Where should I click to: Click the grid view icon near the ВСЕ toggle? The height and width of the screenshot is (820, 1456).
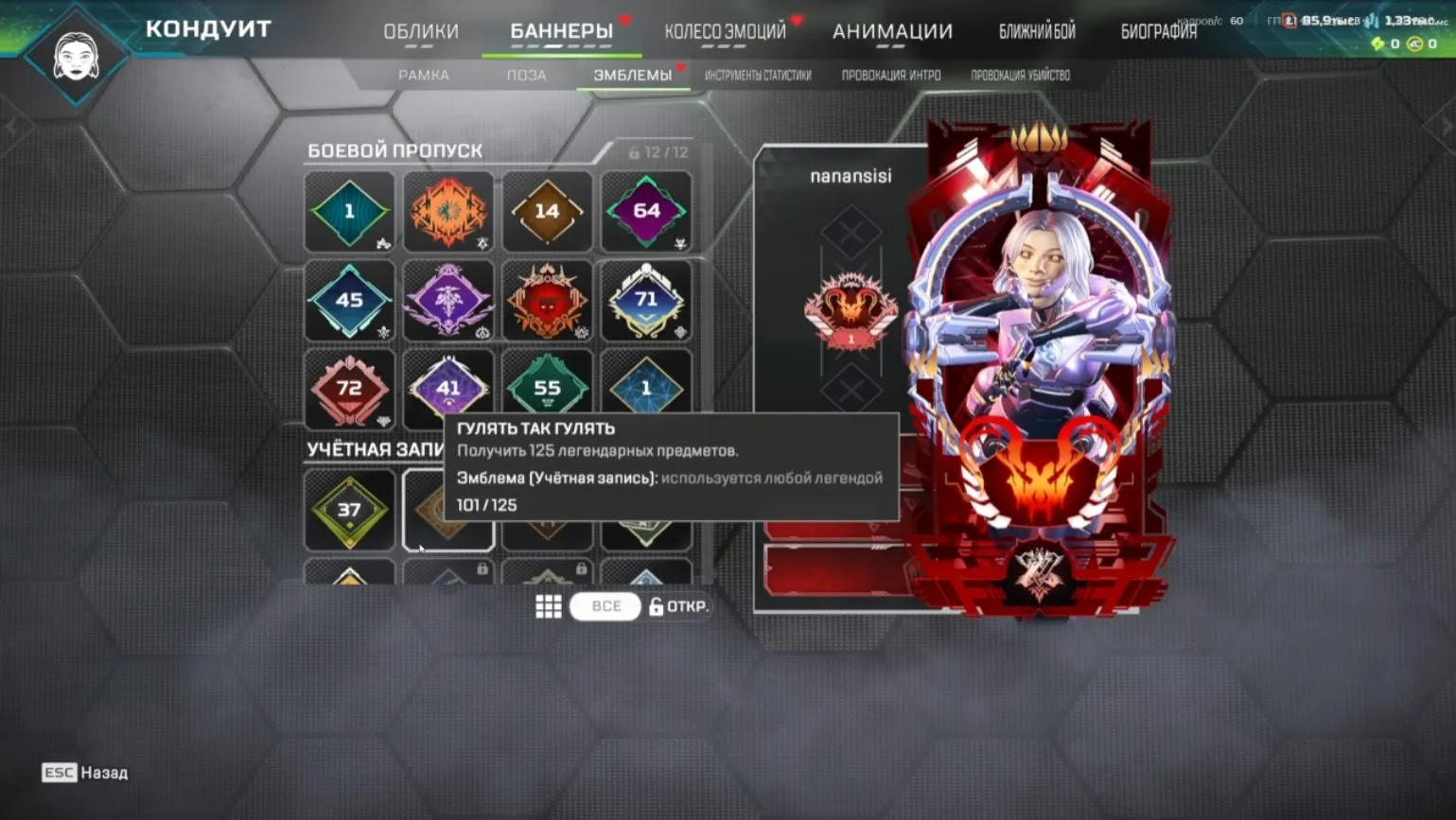tap(549, 605)
